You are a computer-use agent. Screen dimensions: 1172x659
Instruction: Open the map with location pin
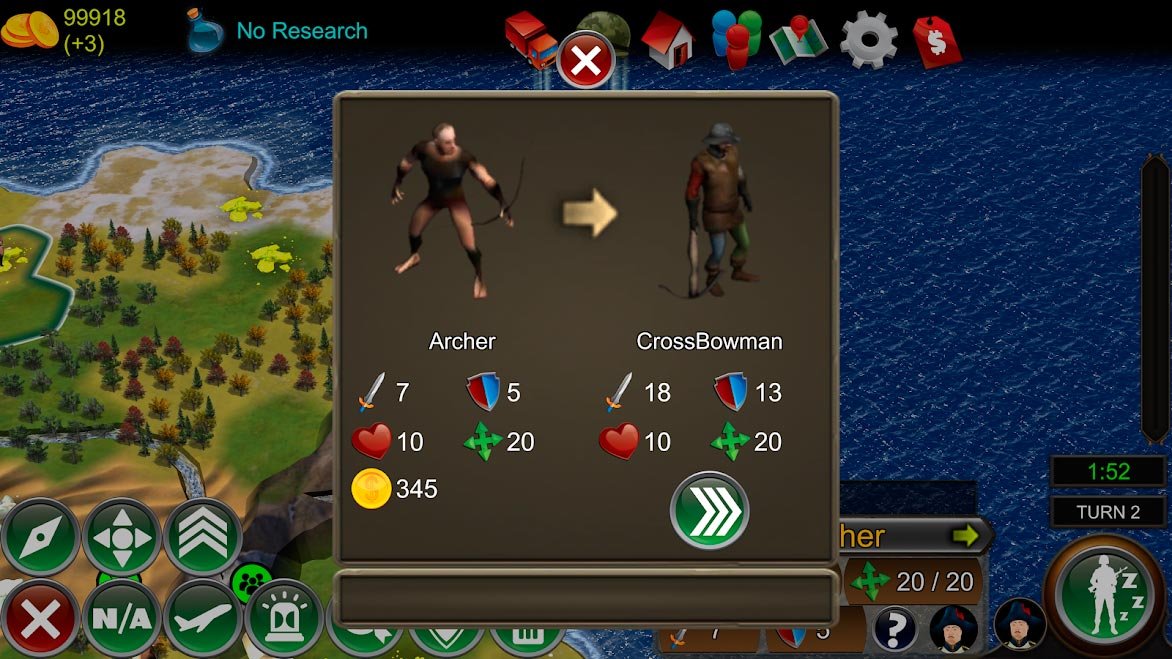(x=799, y=39)
